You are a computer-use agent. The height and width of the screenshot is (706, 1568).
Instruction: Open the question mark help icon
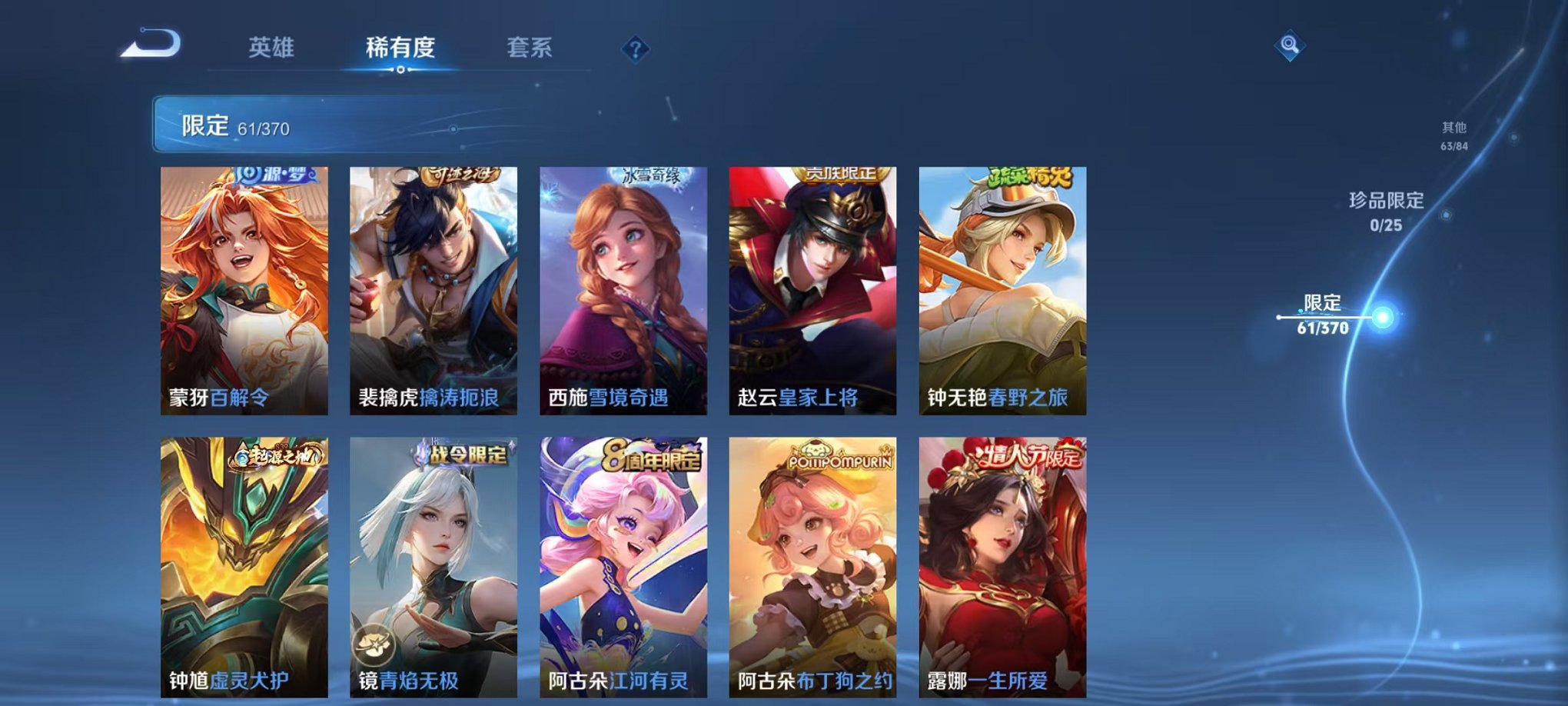[x=634, y=50]
